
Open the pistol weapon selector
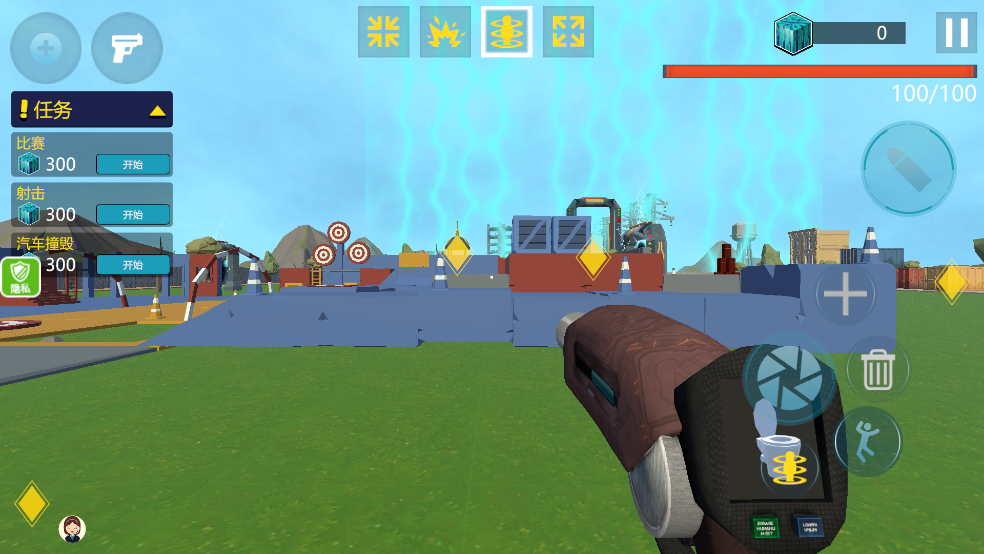[x=127, y=48]
